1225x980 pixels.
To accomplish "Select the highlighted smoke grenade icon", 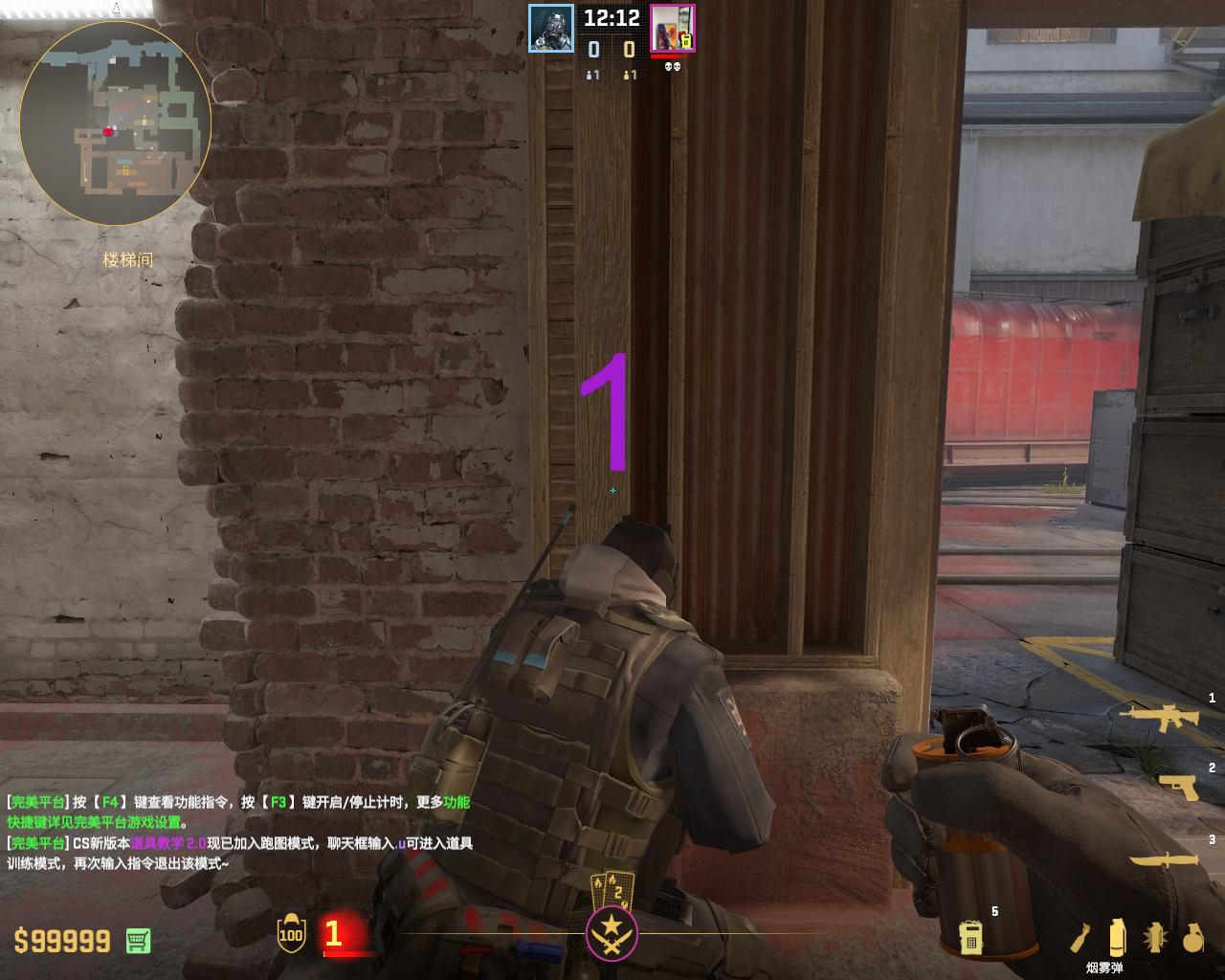I will tap(1117, 937).
